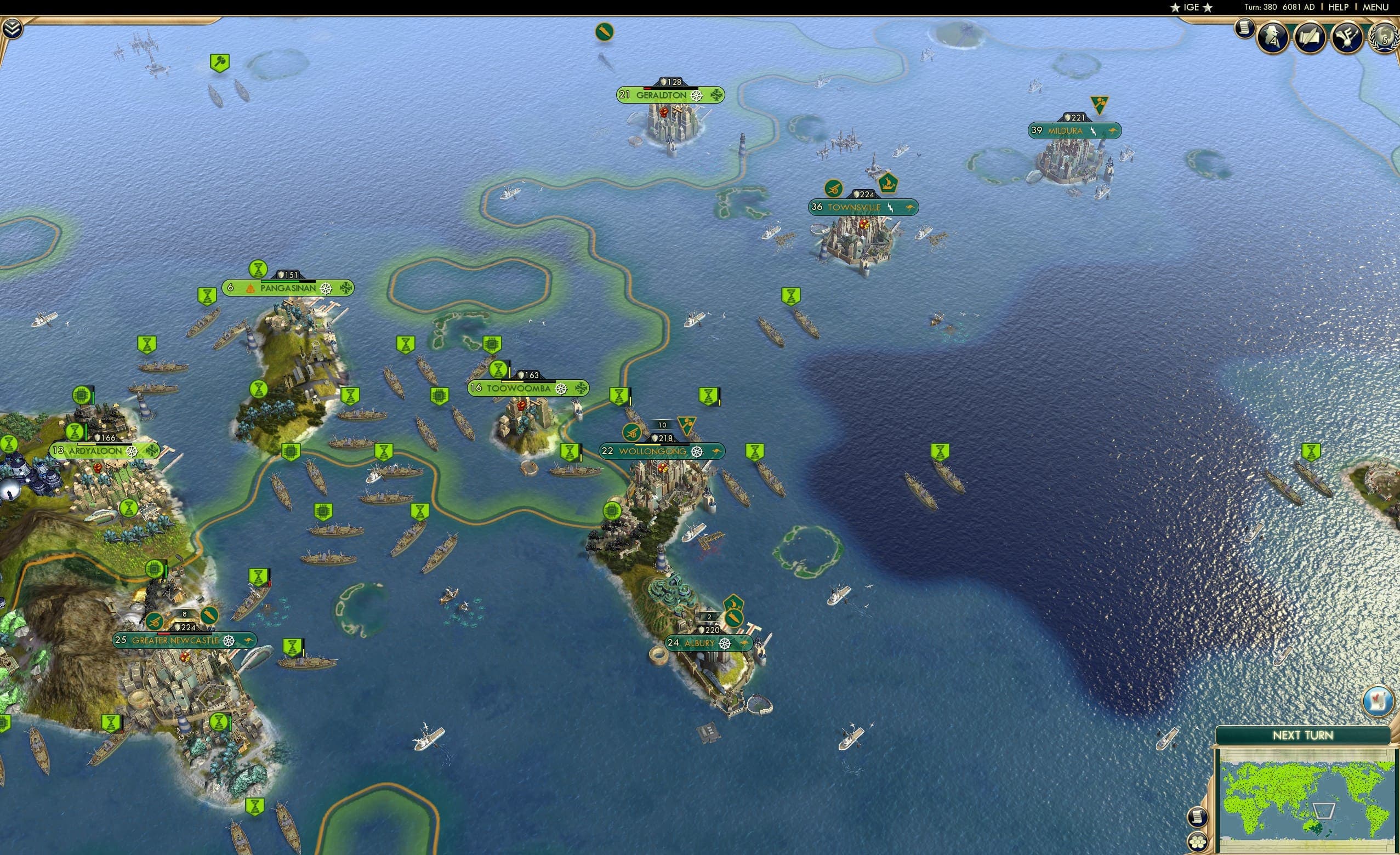The image size is (1400, 855).
Task: Click the kangaroo icon on Albury's banner
Action: click(746, 643)
